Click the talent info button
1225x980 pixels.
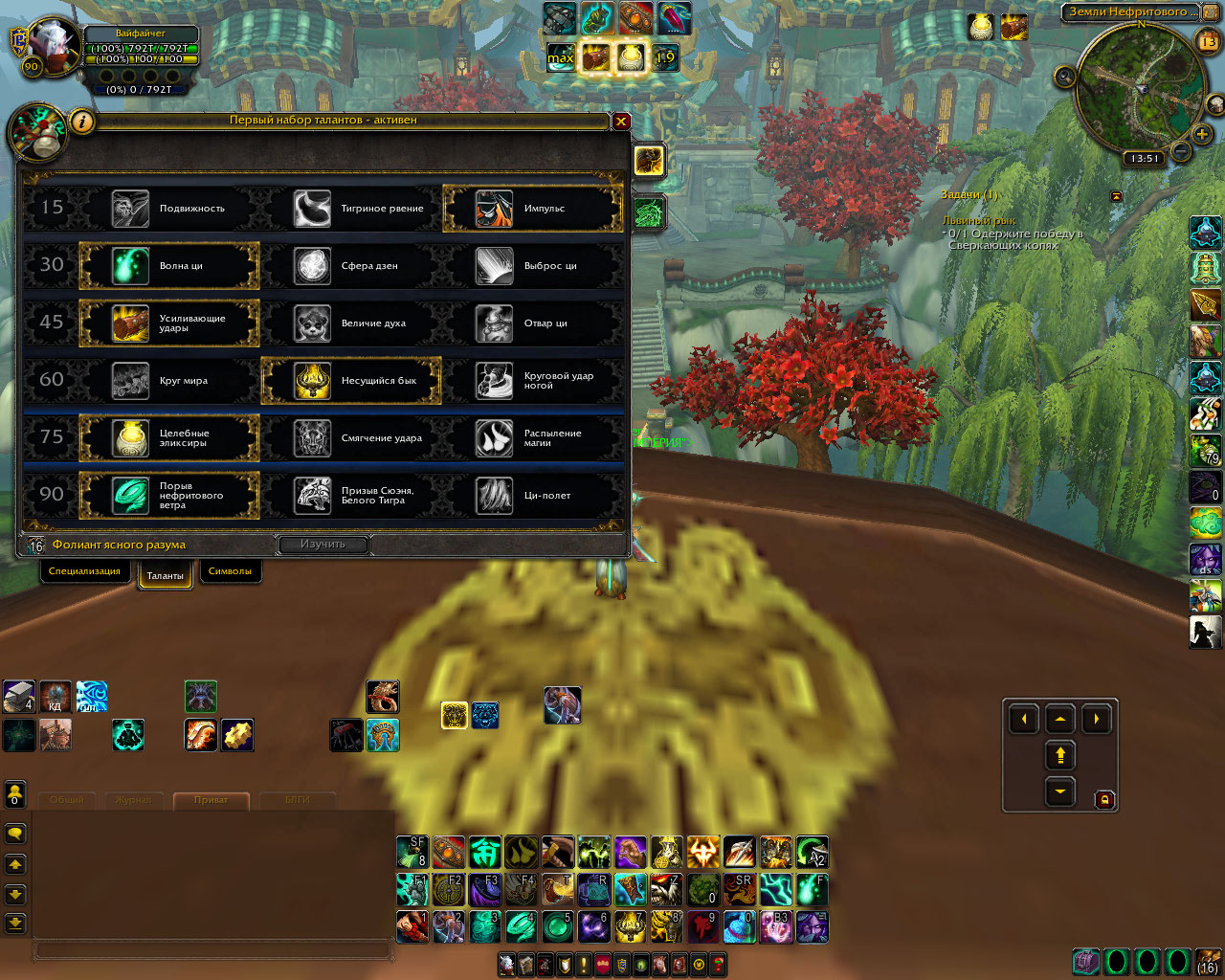coord(83,122)
